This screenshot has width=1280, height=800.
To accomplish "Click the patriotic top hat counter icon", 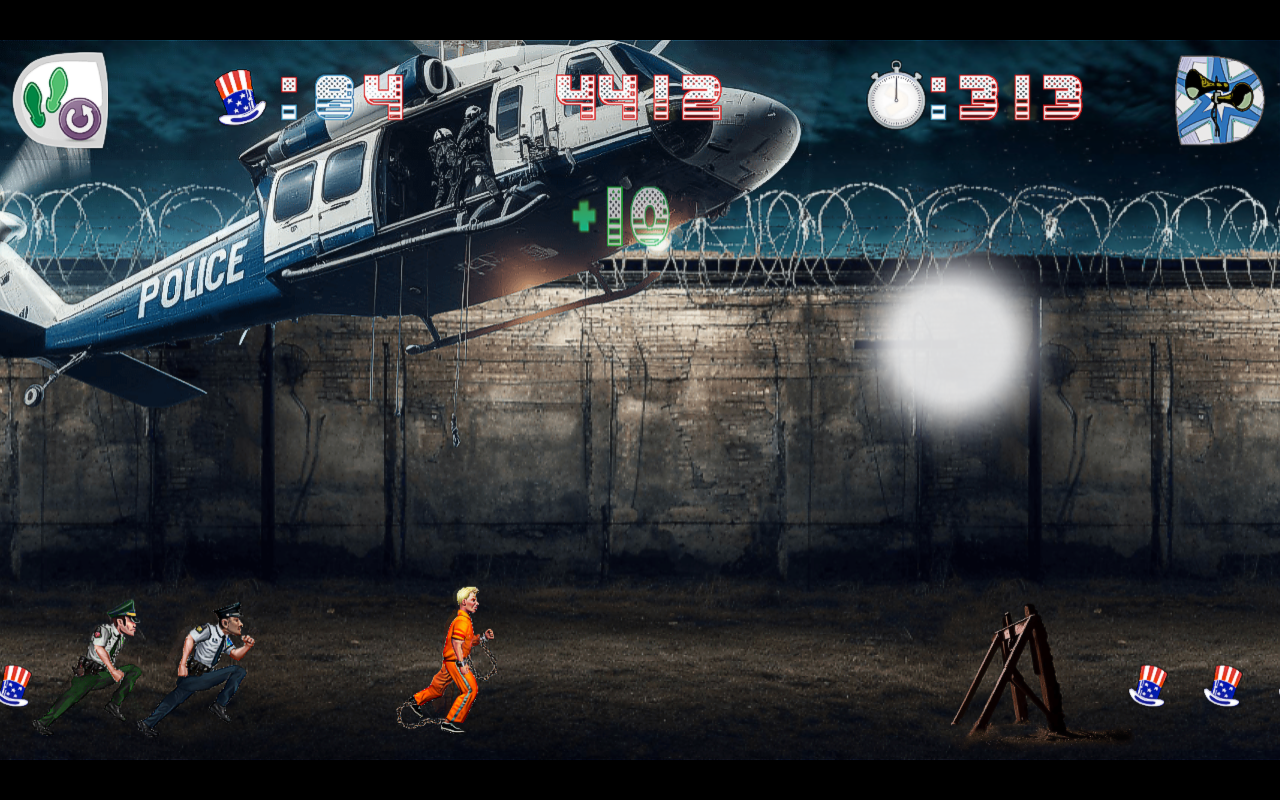I will (237, 95).
